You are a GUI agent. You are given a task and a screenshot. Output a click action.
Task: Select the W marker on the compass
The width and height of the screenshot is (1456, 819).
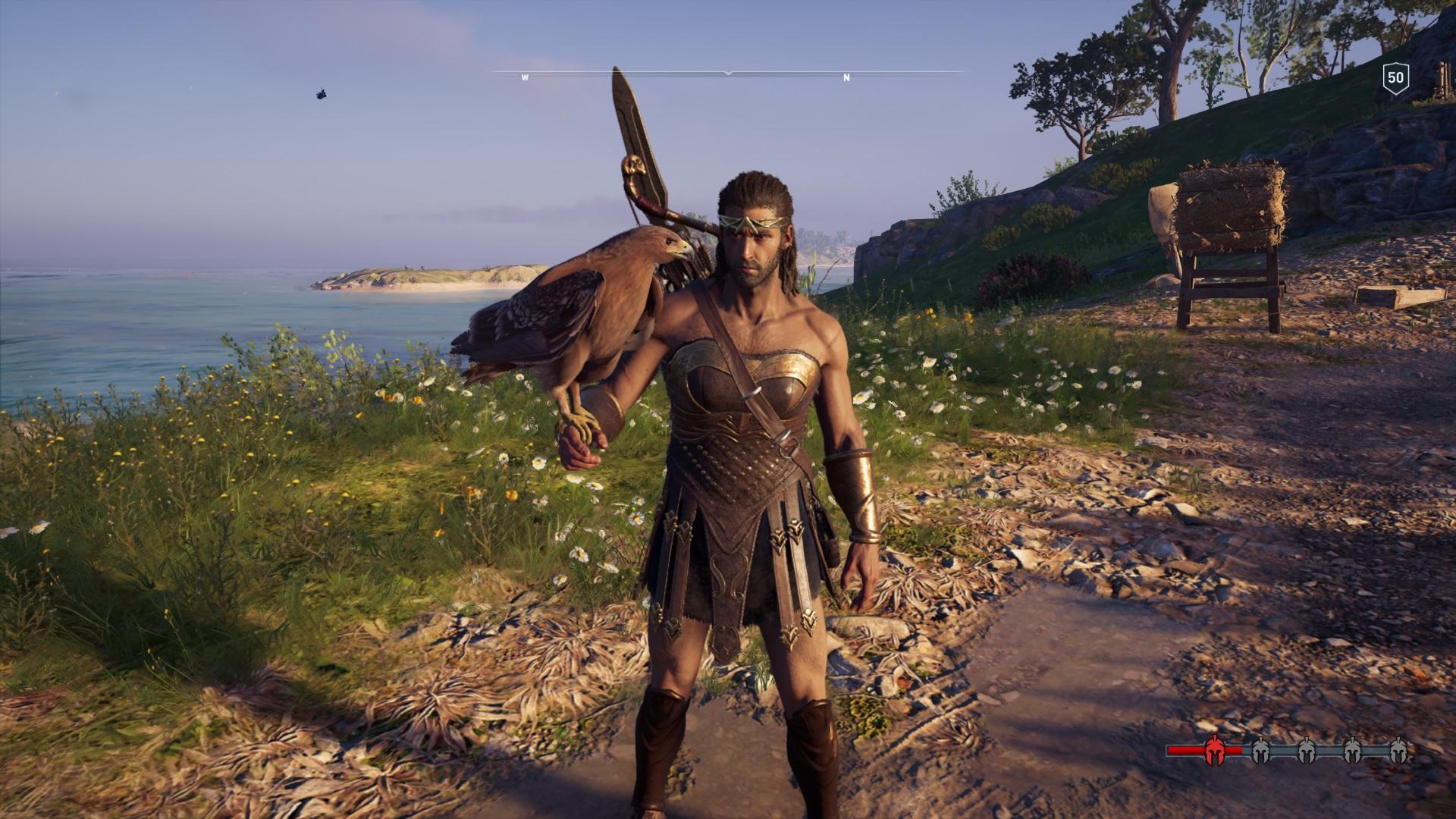[x=524, y=78]
